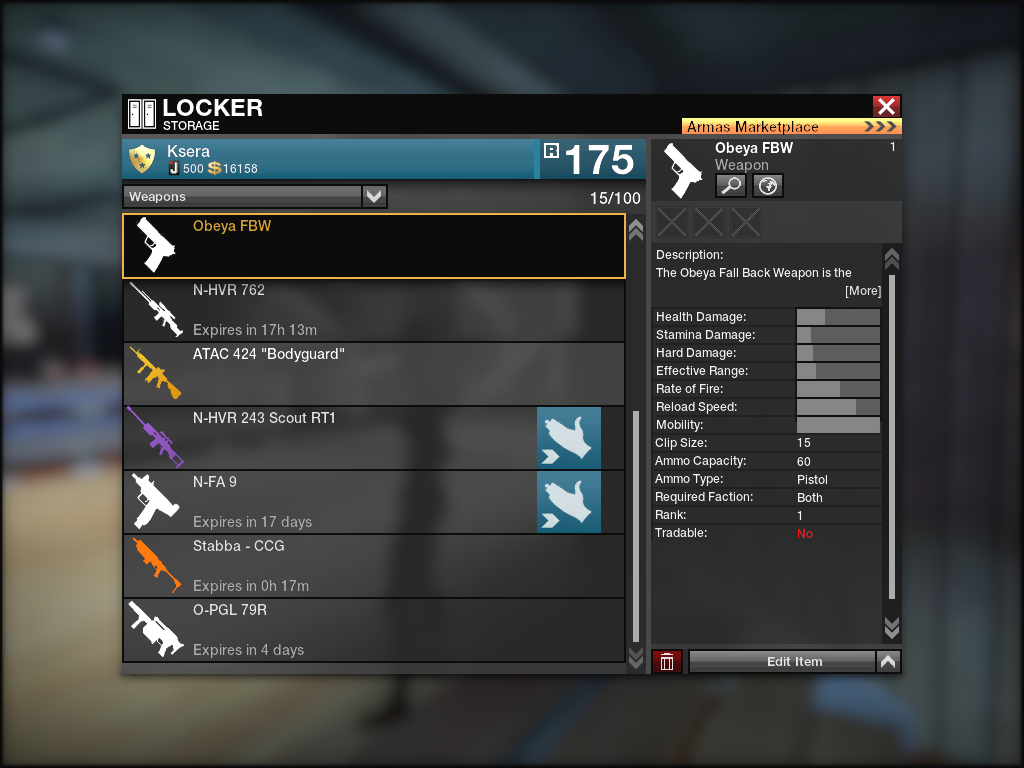Select the Obeya FBW weapon row
The image size is (1024, 768).
coord(373,246)
